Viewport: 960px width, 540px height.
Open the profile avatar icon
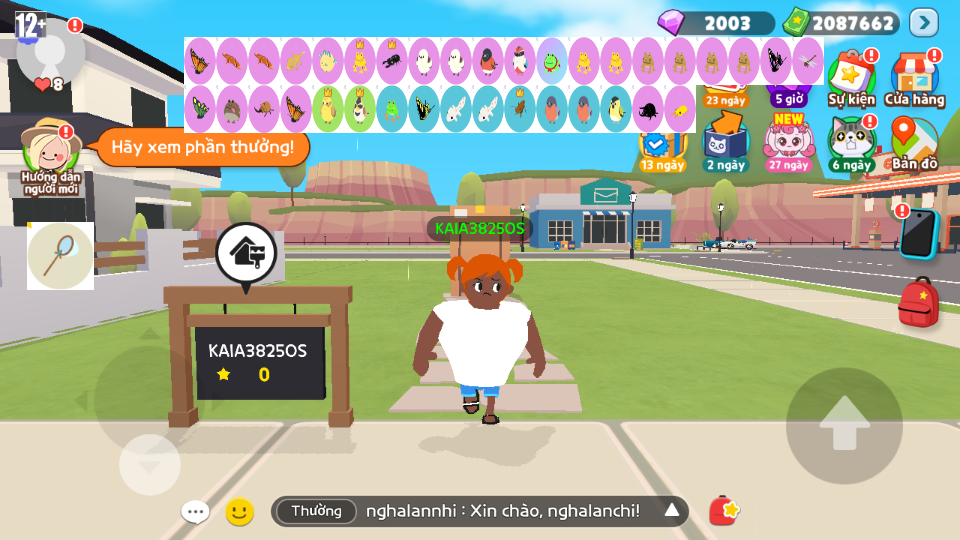[x=50, y=50]
